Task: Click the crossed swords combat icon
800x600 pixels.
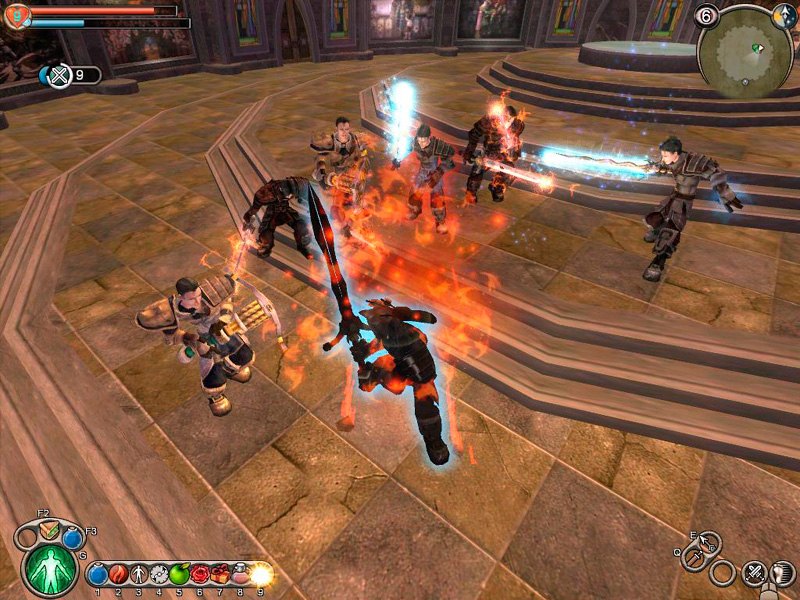Action: coord(754,573)
